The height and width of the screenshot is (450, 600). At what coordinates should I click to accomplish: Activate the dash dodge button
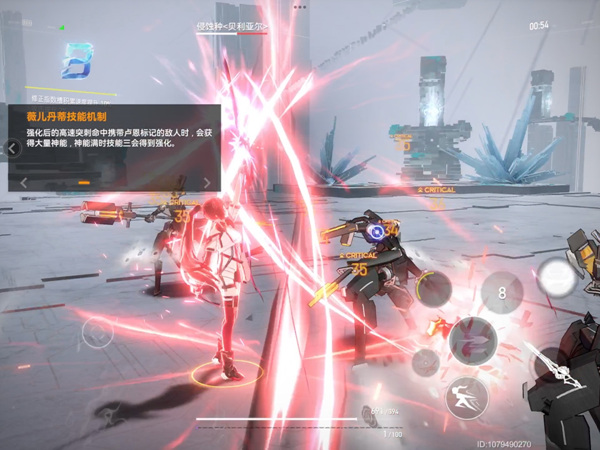[x=466, y=396]
